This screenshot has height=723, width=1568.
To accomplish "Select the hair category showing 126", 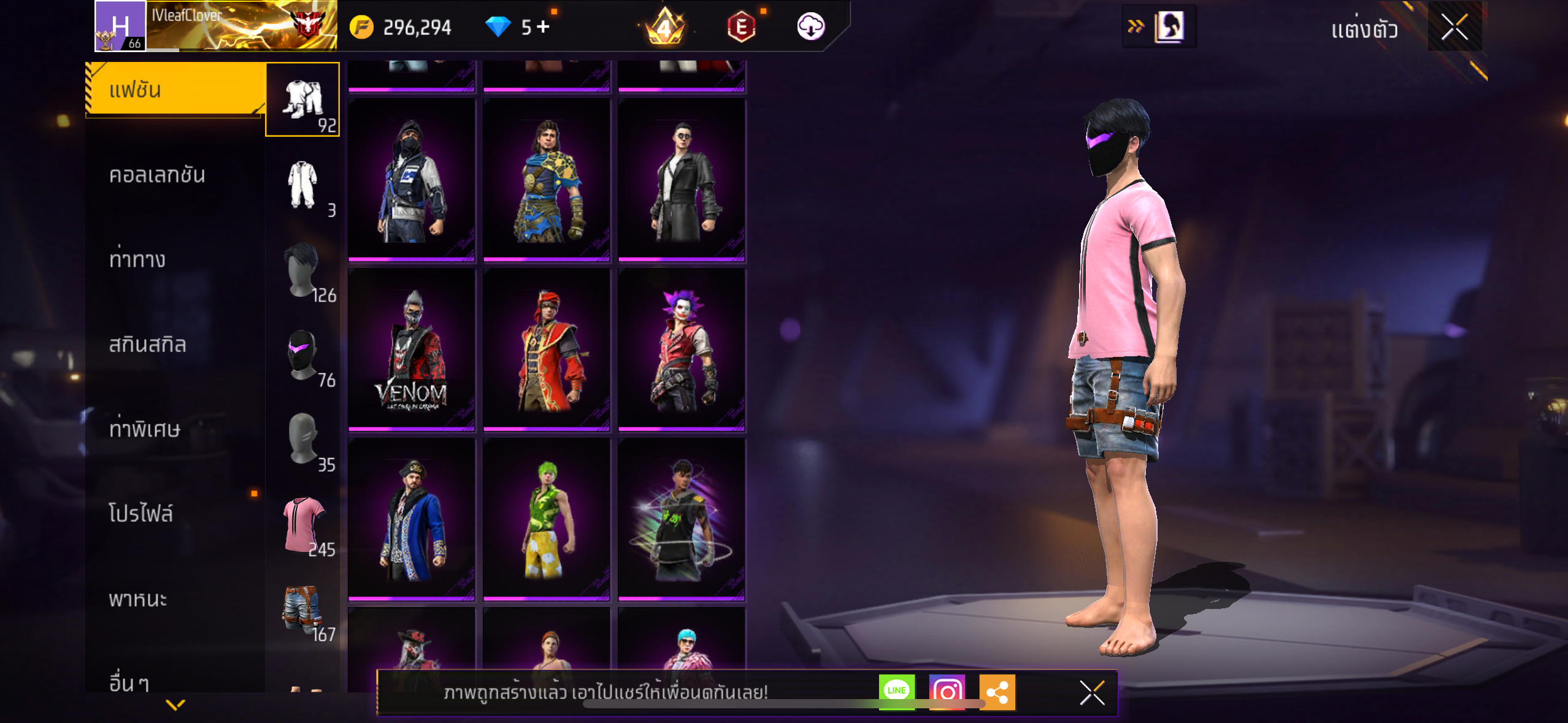I will click(302, 270).
